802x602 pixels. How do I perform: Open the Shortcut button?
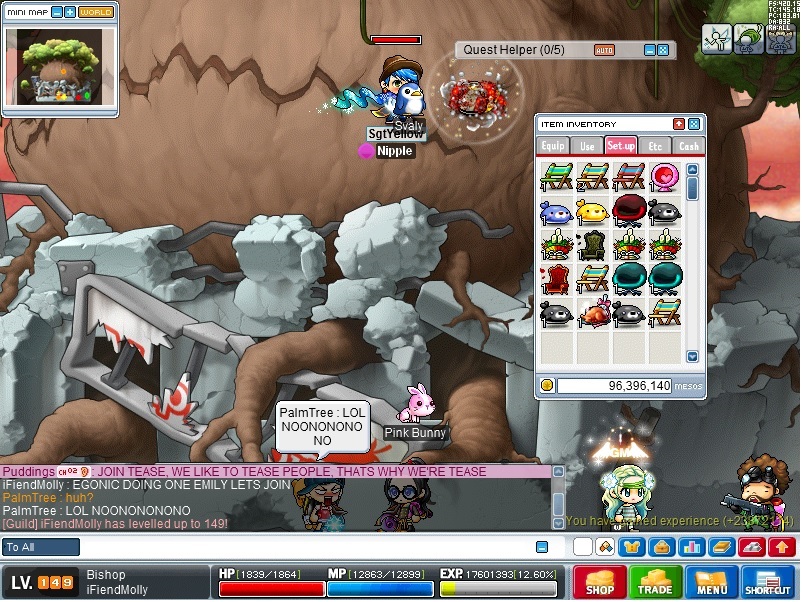(768, 582)
